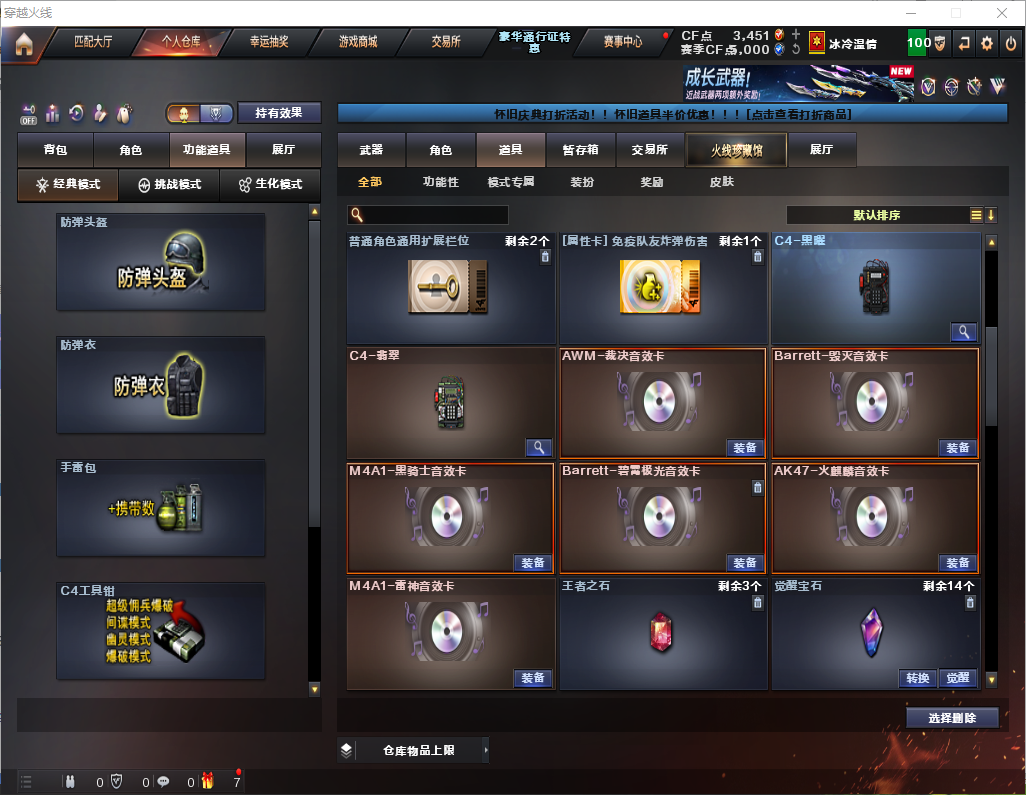Viewport: 1026px width, 795px height.
Task: Open 赛事中心 from top bar
Action: [x=622, y=42]
